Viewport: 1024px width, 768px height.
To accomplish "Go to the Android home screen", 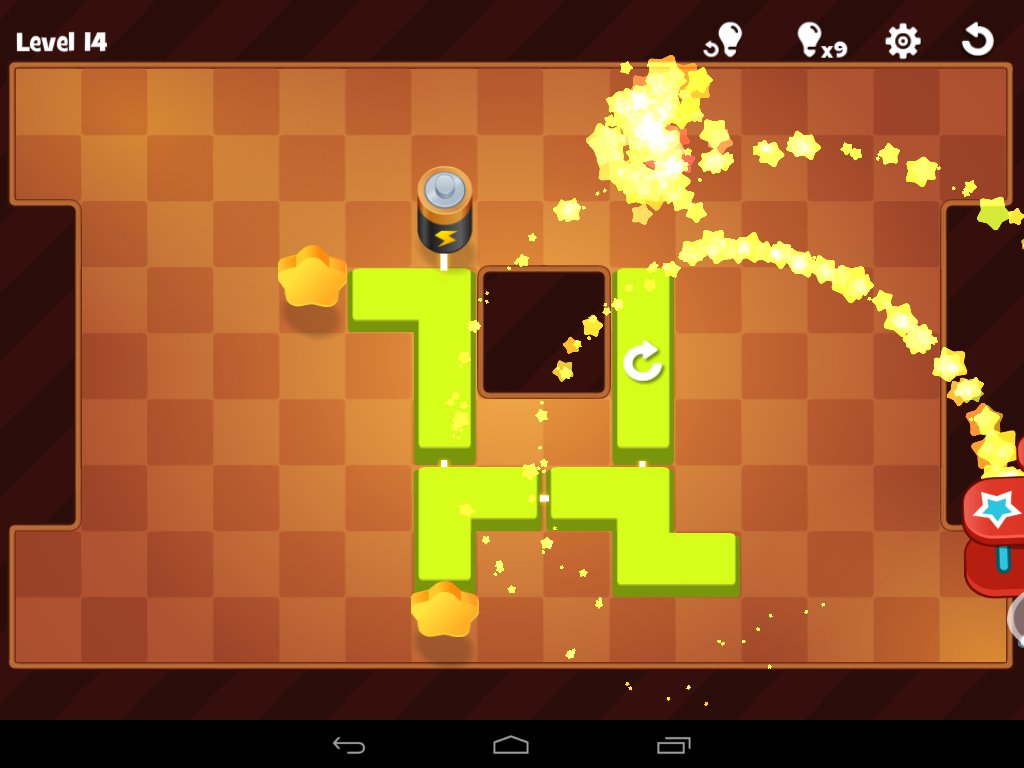I will click(511, 745).
